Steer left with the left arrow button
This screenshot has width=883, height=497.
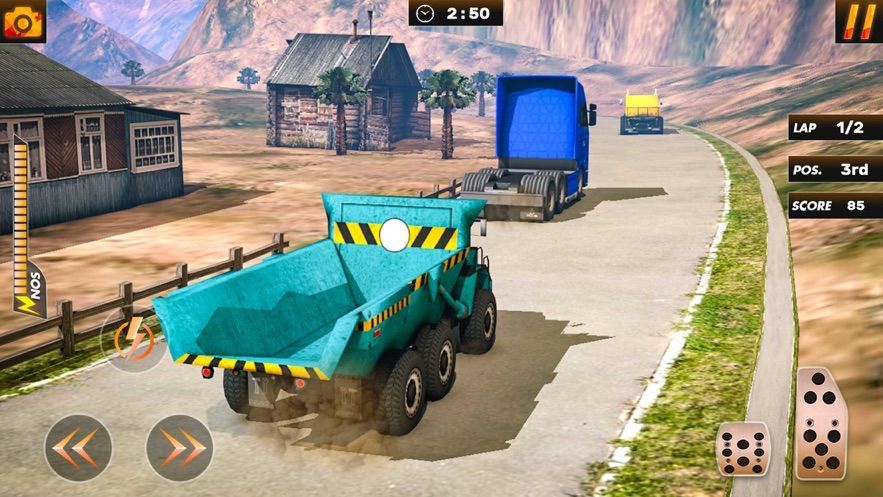point(78,447)
